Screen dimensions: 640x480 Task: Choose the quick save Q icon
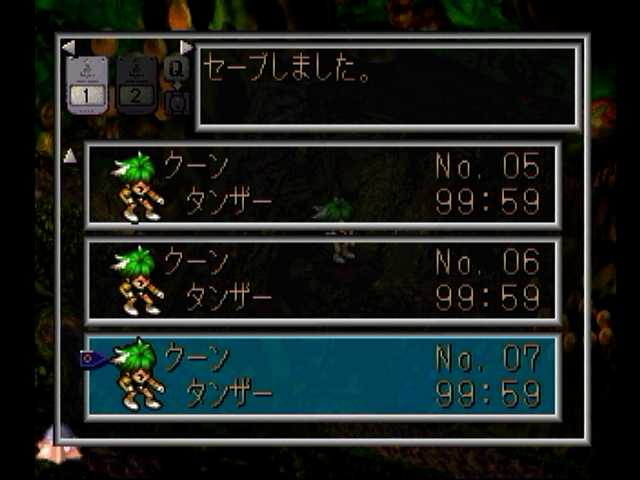(x=176, y=68)
